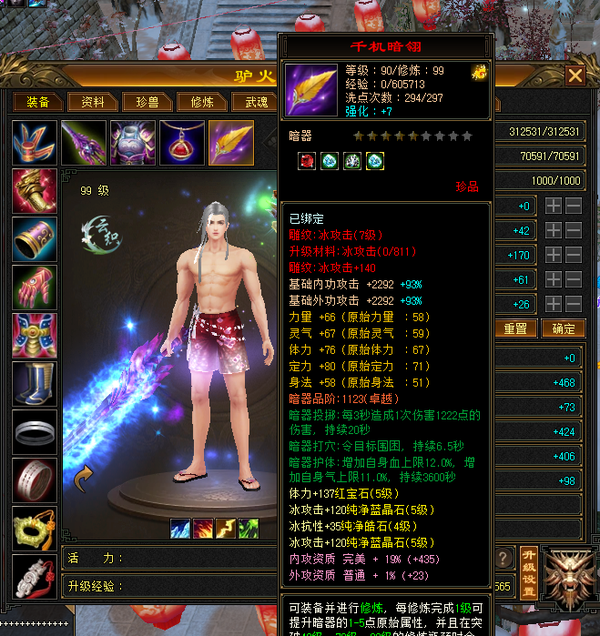Select the purple chest armor slot
The height and width of the screenshot is (636, 600).
(132, 143)
